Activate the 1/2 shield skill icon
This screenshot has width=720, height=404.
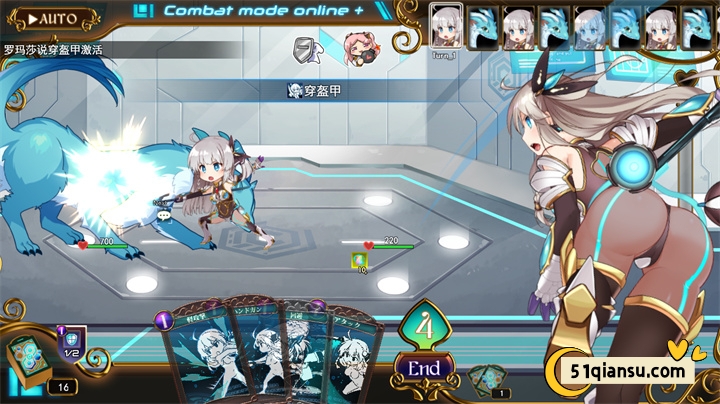[72, 345]
